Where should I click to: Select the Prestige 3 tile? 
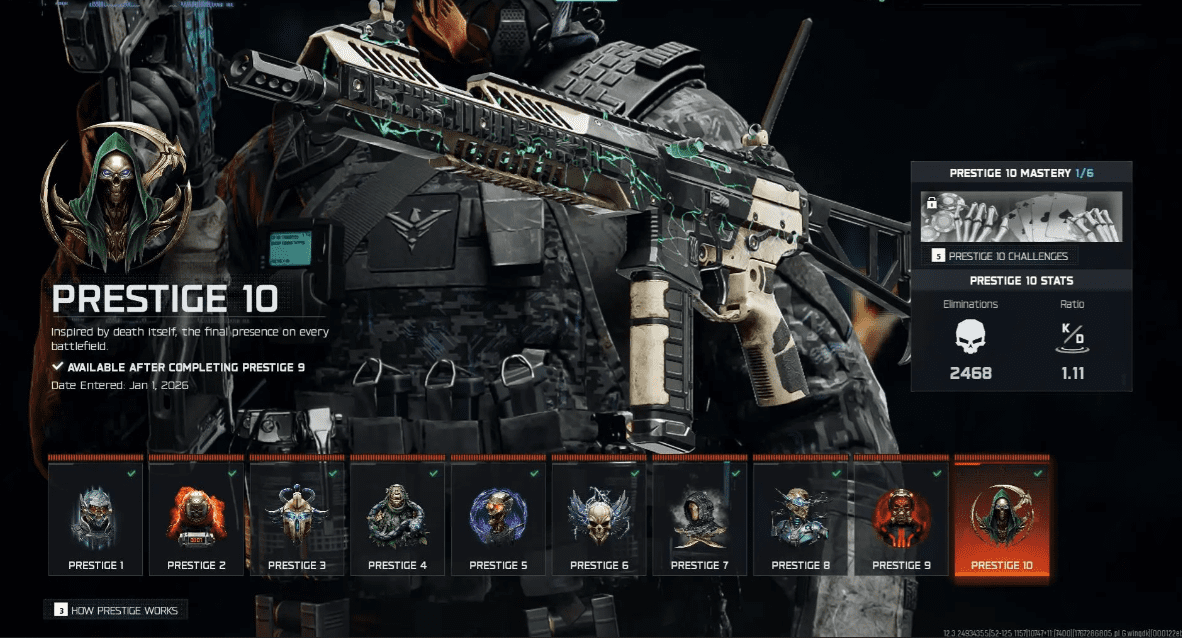(x=297, y=518)
